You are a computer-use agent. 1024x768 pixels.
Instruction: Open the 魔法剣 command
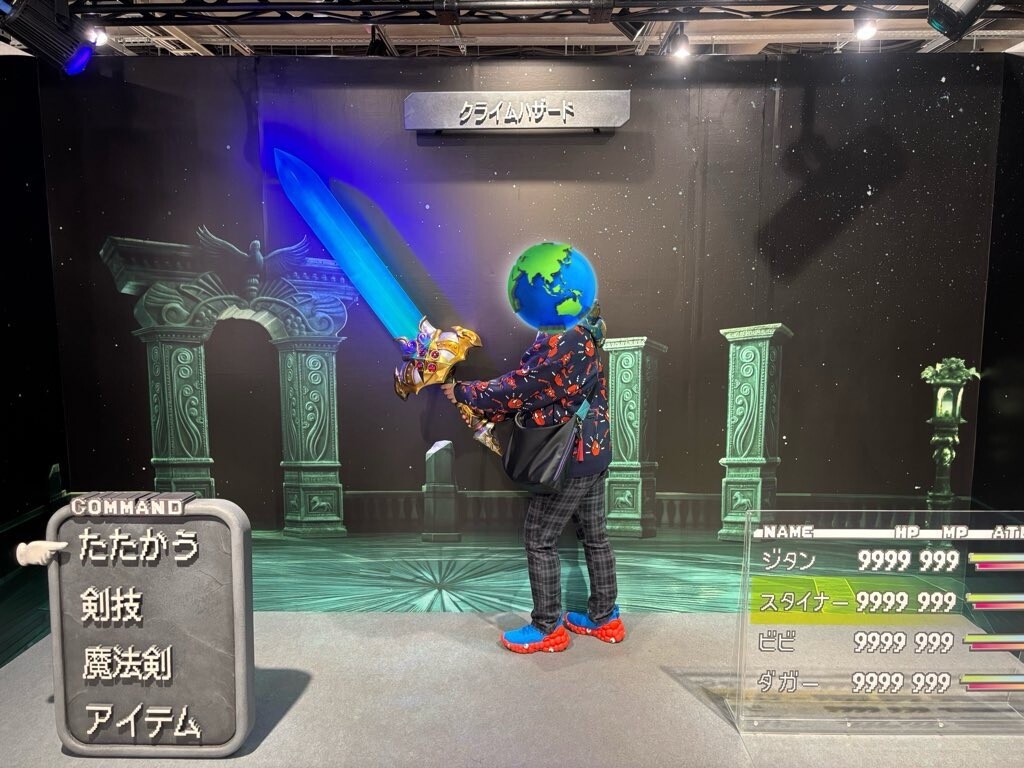point(125,663)
